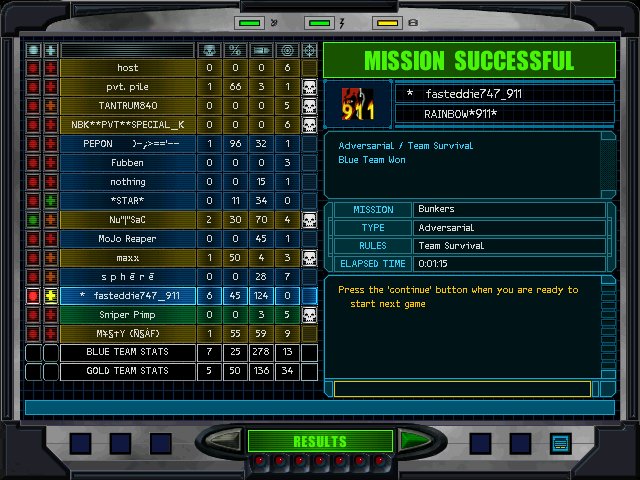The image size is (640, 480).
Task: Choose the 'nothing' player row
Action: pos(127,182)
